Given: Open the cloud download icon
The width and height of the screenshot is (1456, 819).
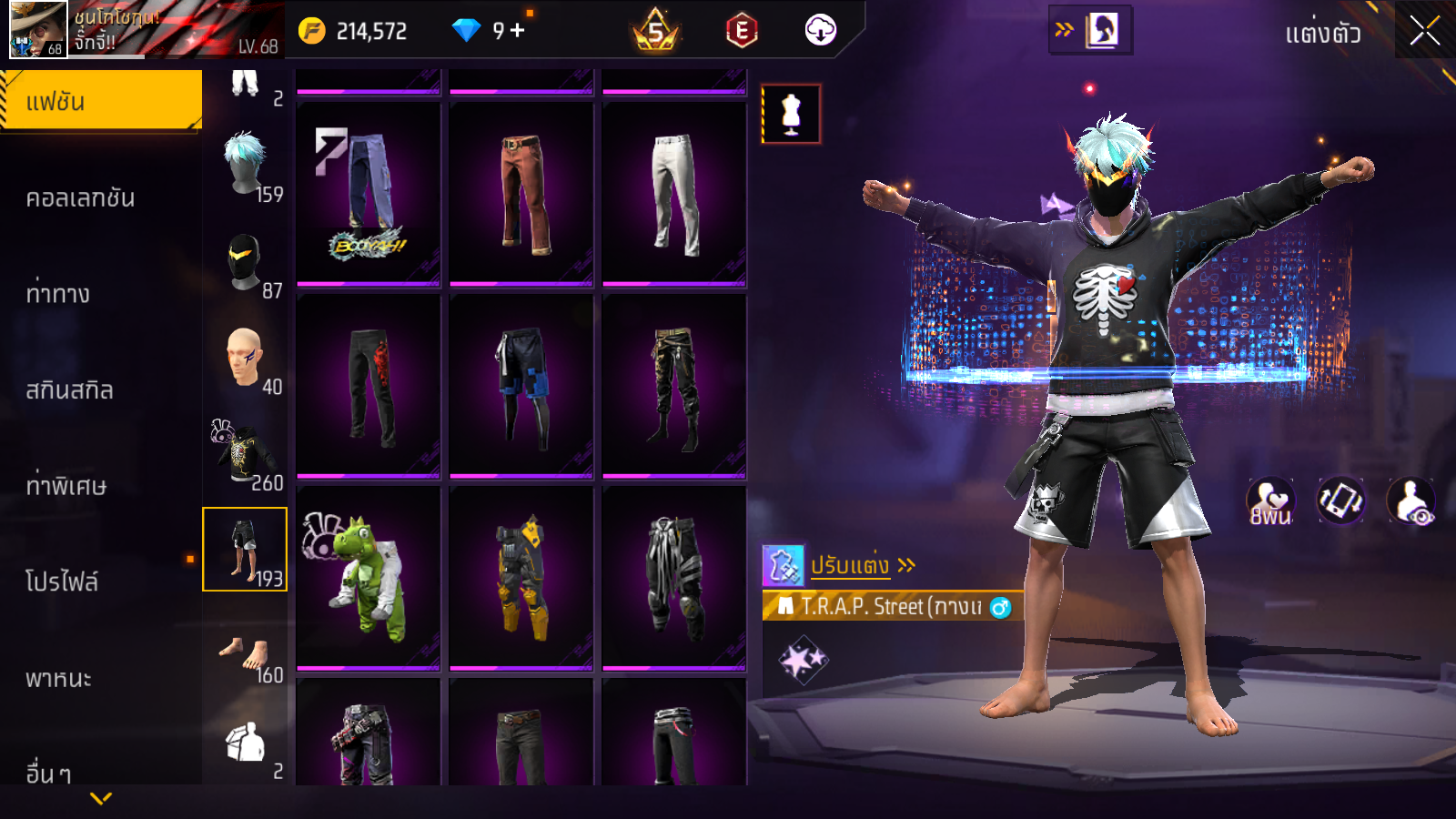Looking at the screenshot, I should (820, 31).
